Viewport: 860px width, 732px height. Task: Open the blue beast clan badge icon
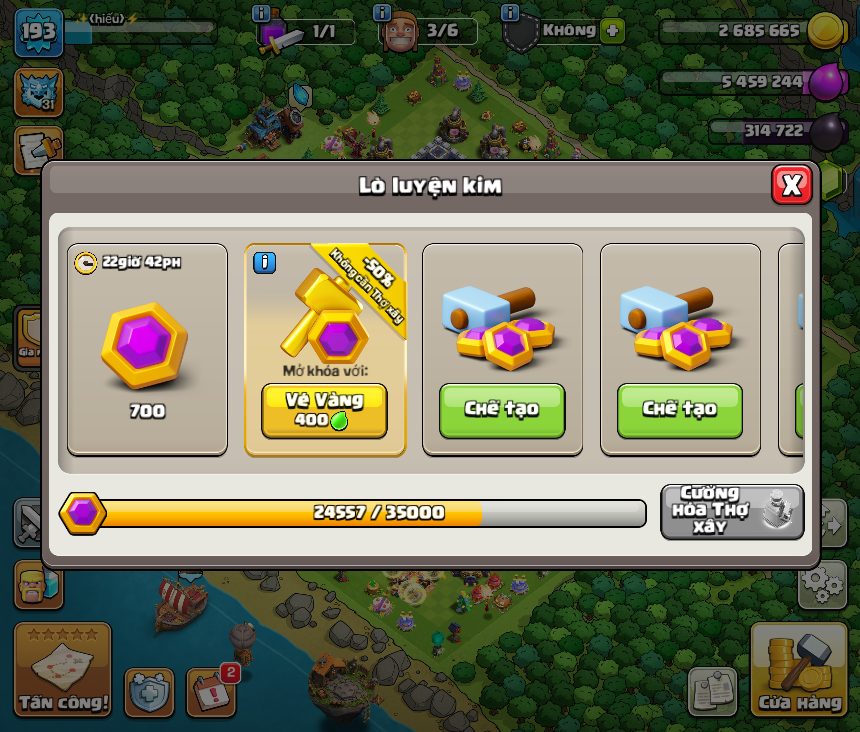tap(38, 91)
